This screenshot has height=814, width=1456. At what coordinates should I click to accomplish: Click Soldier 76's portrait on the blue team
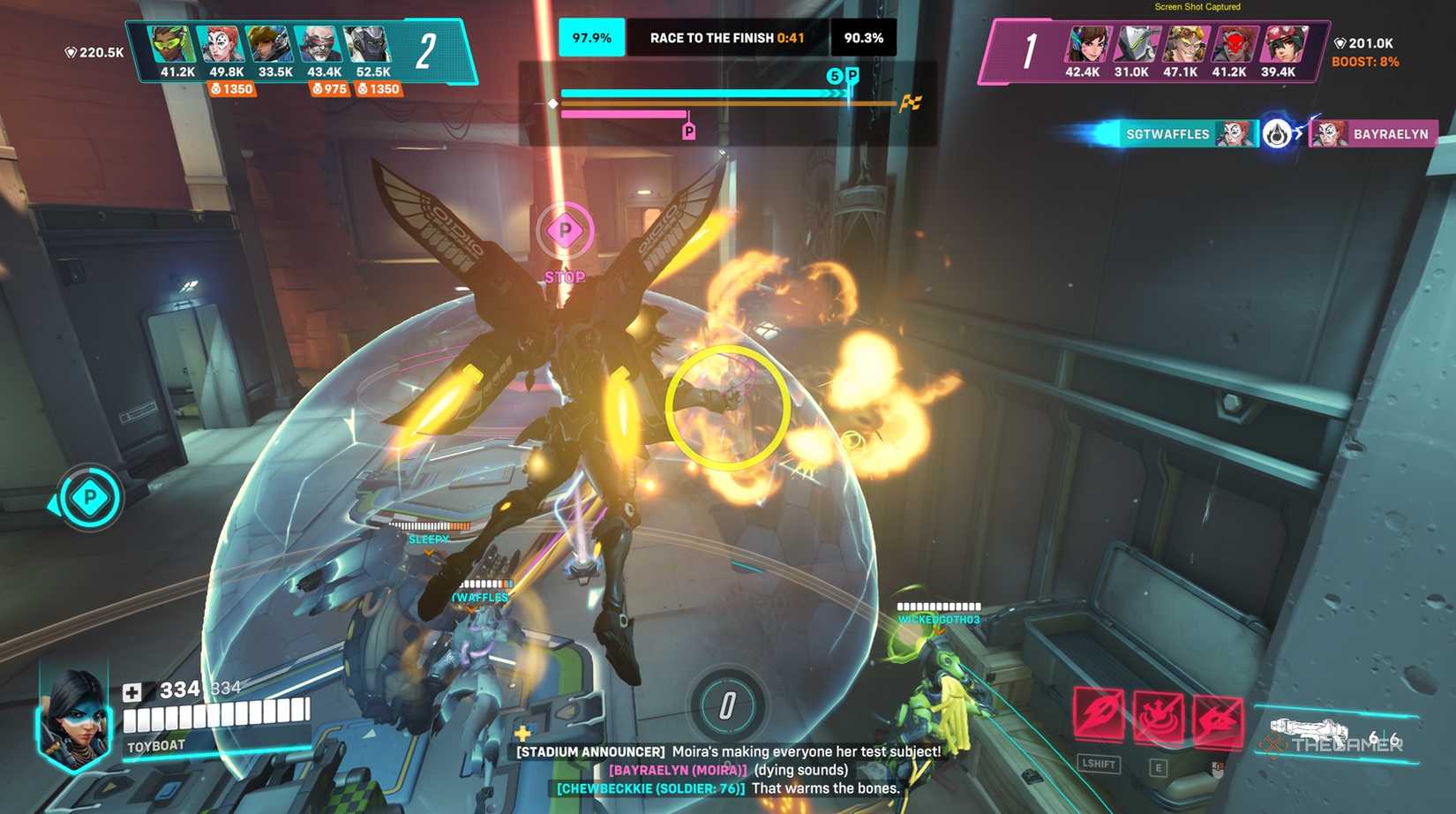click(x=319, y=42)
